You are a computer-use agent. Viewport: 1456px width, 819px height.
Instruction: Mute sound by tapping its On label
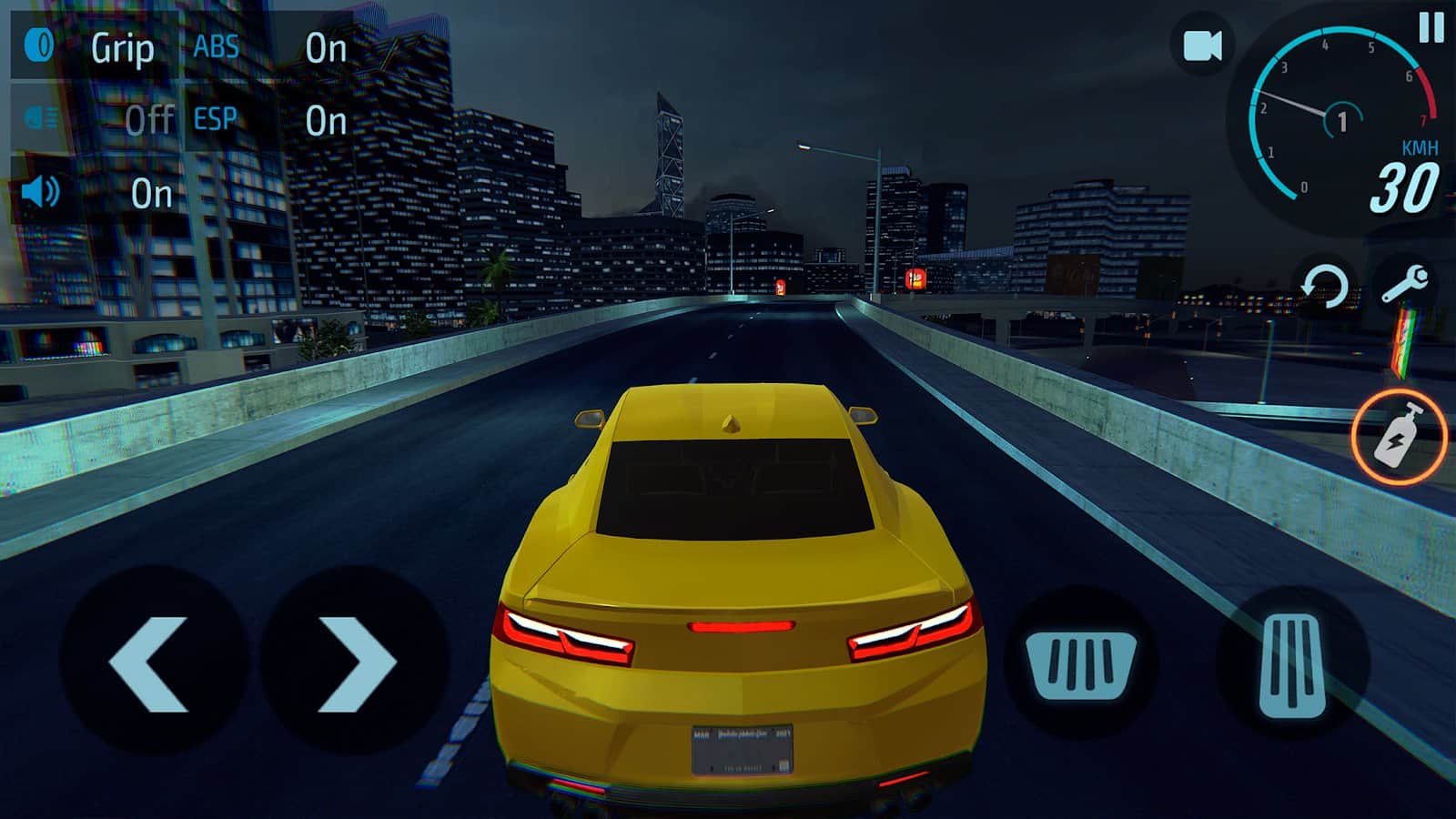[x=155, y=194]
